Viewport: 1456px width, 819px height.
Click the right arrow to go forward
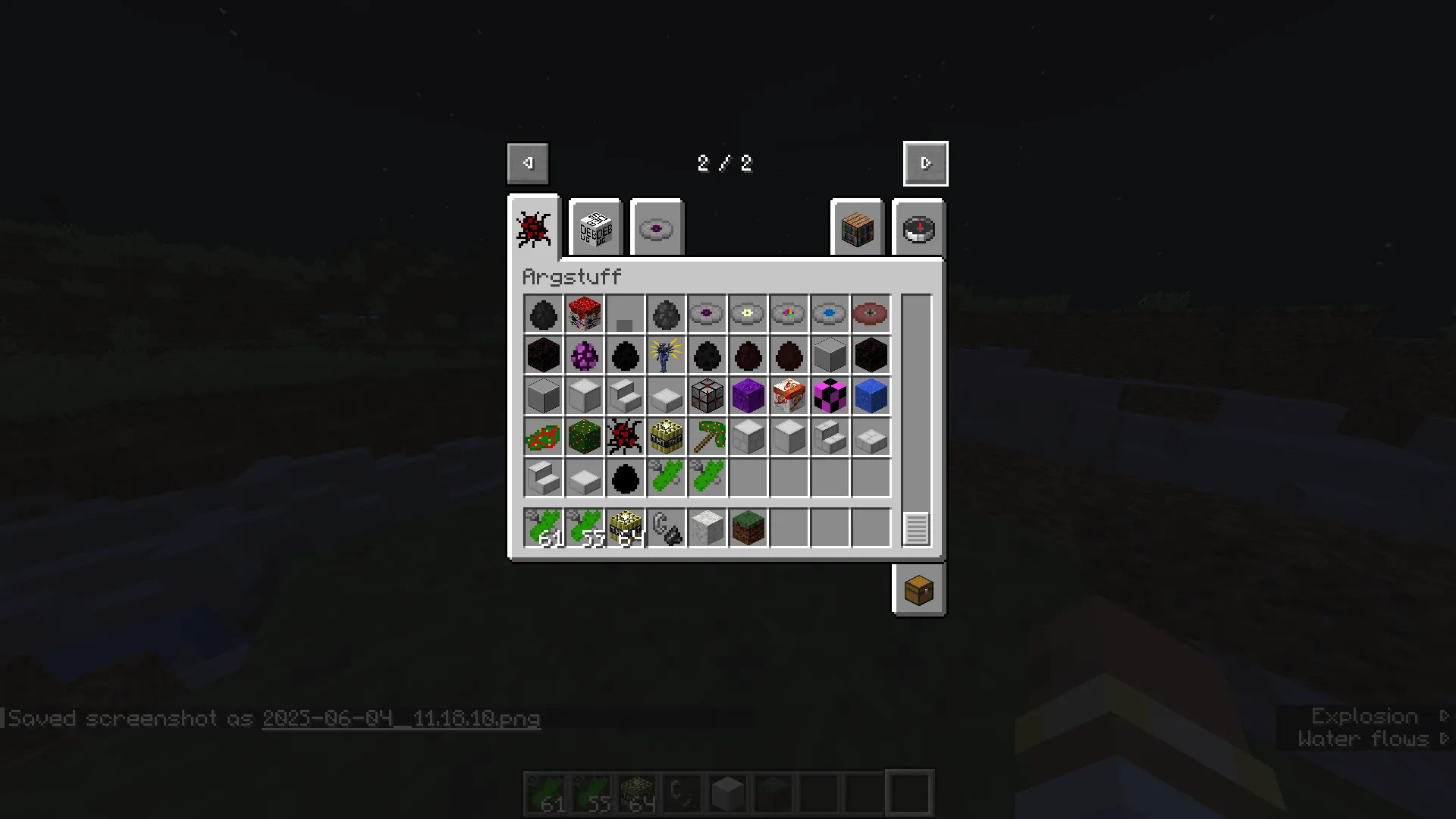924,162
